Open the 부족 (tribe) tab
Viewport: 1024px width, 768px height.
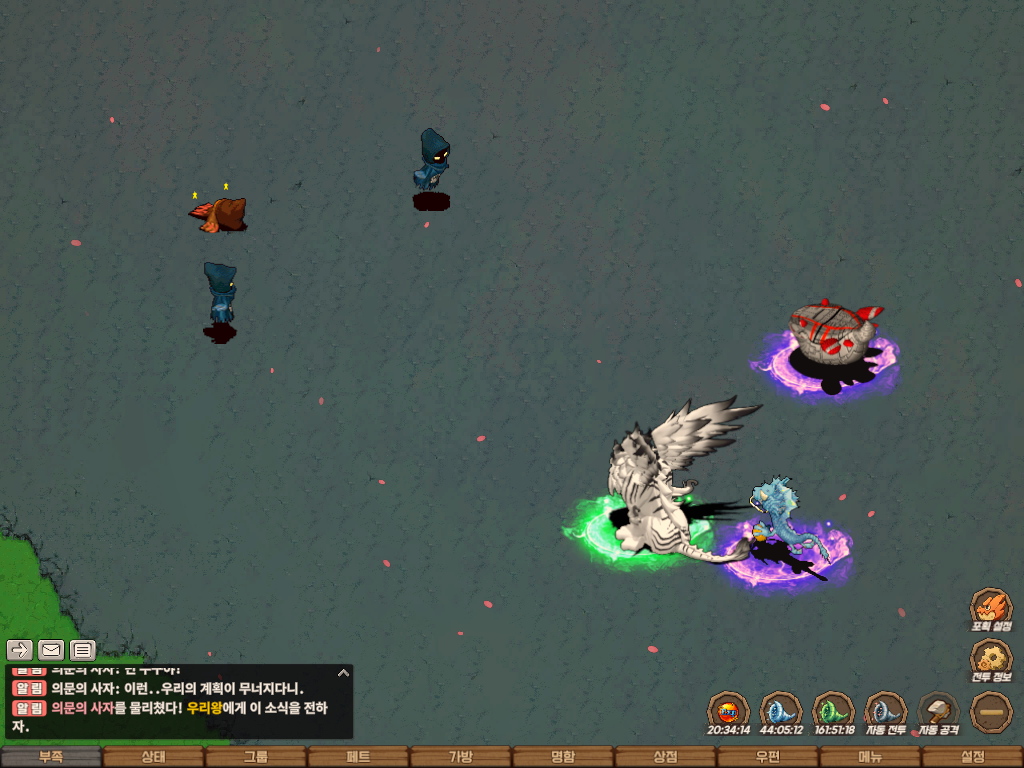(x=51, y=757)
